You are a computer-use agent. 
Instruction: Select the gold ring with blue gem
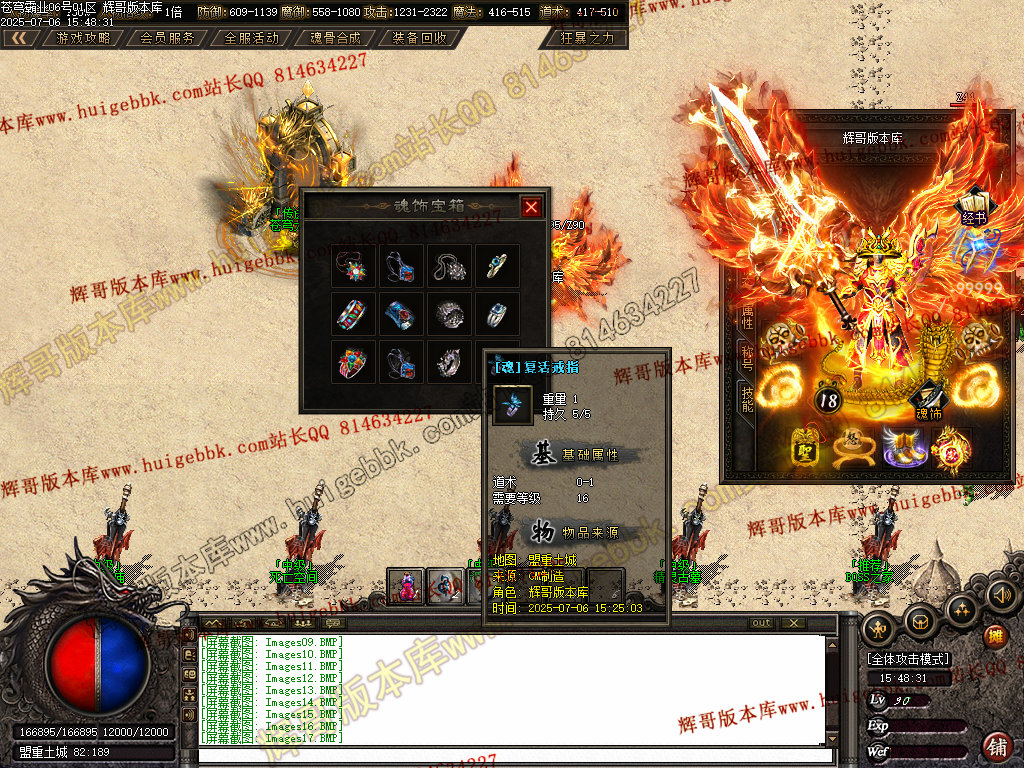coord(497,265)
